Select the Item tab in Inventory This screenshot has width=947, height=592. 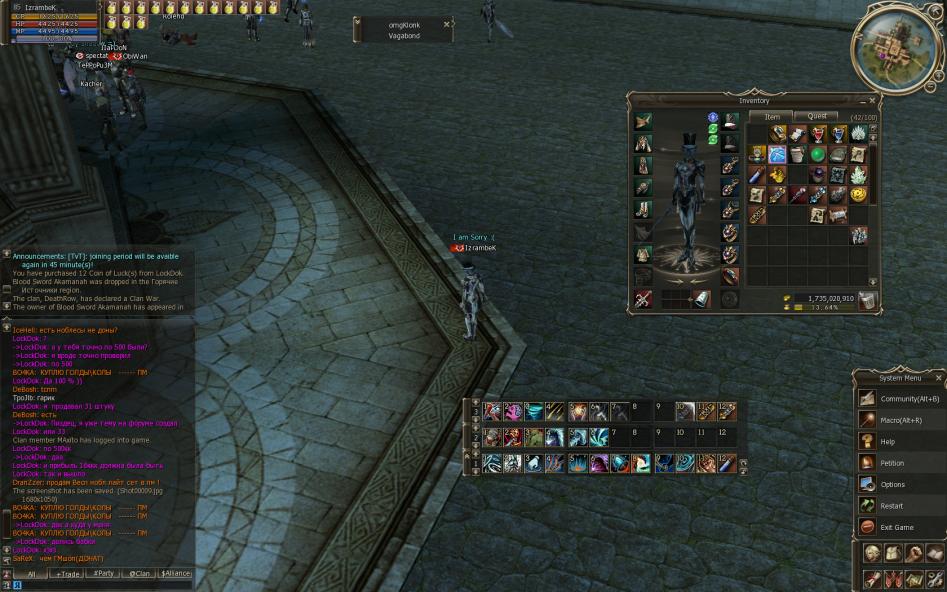pos(772,117)
